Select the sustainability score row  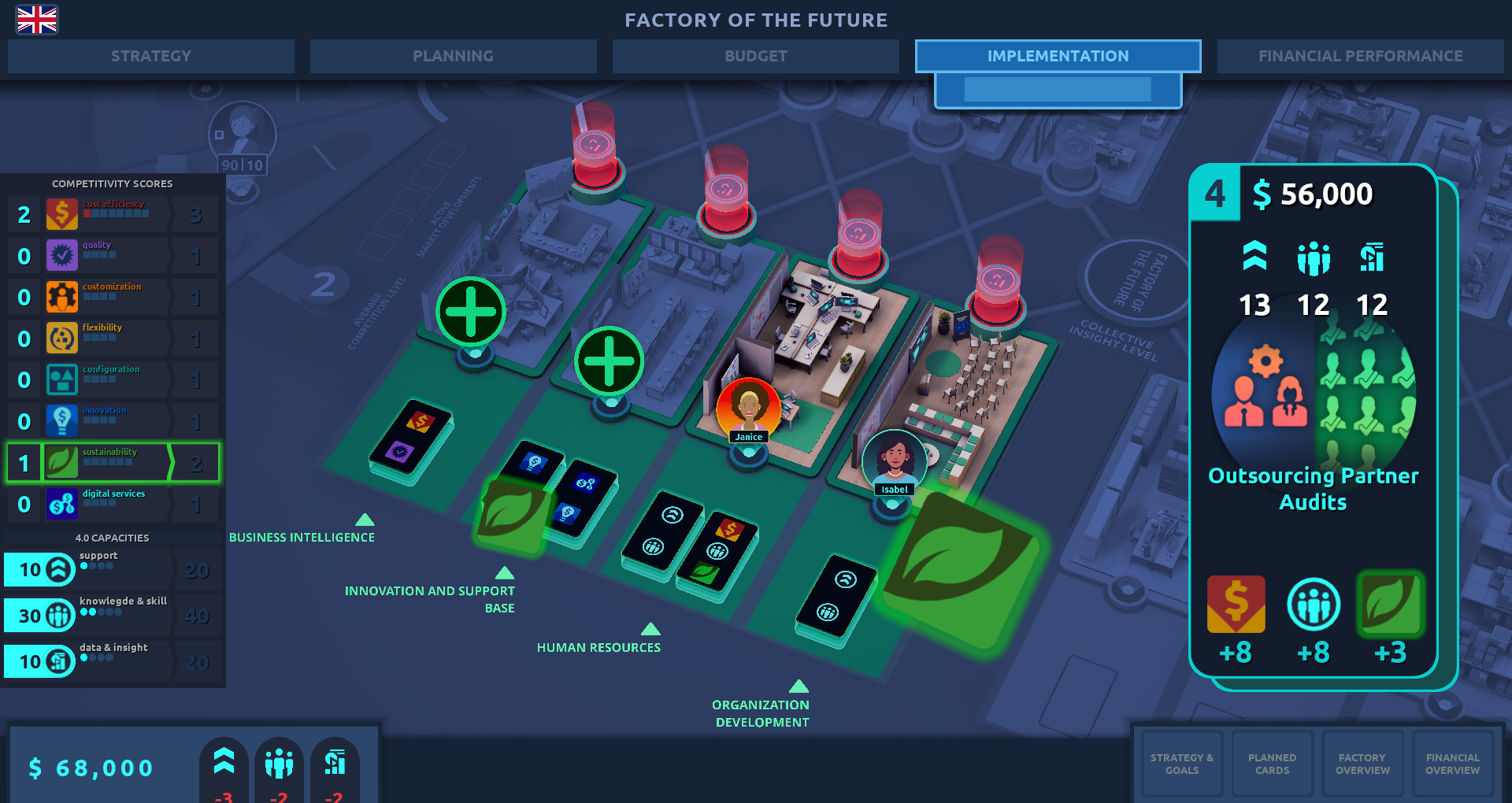pos(113,462)
